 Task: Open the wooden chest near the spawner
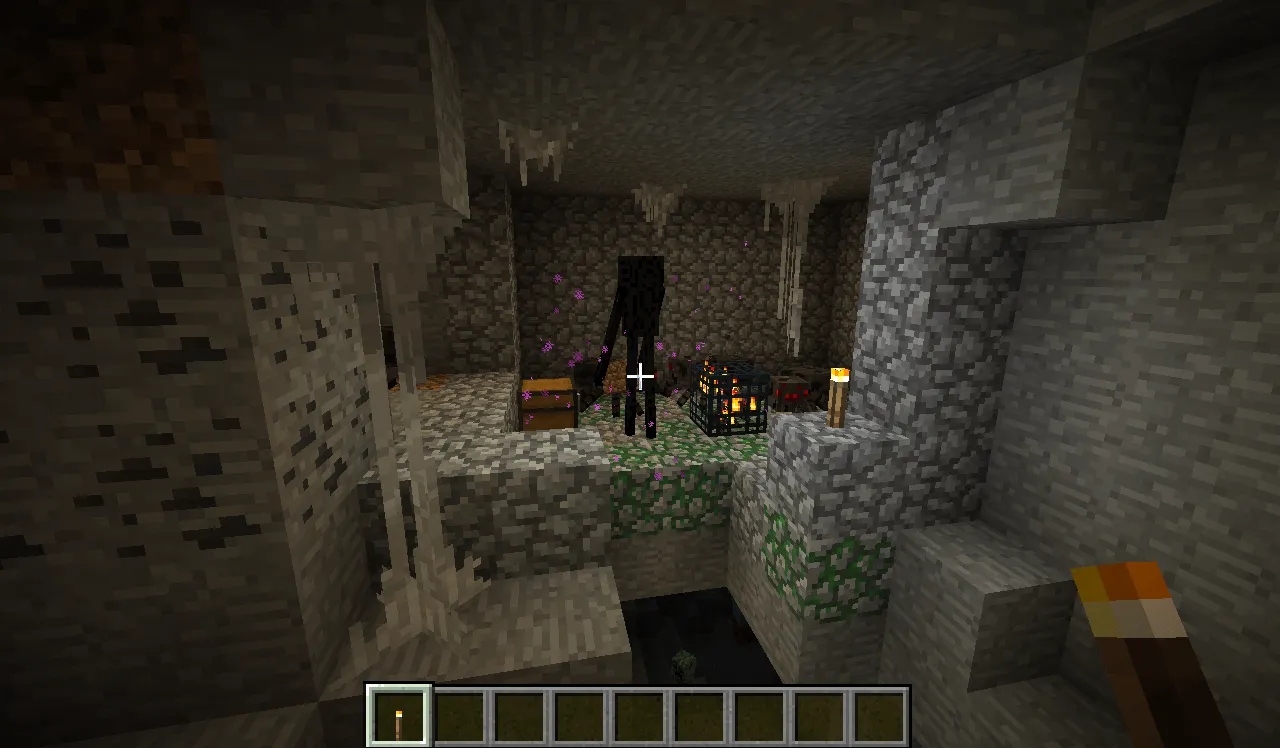(548, 400)
